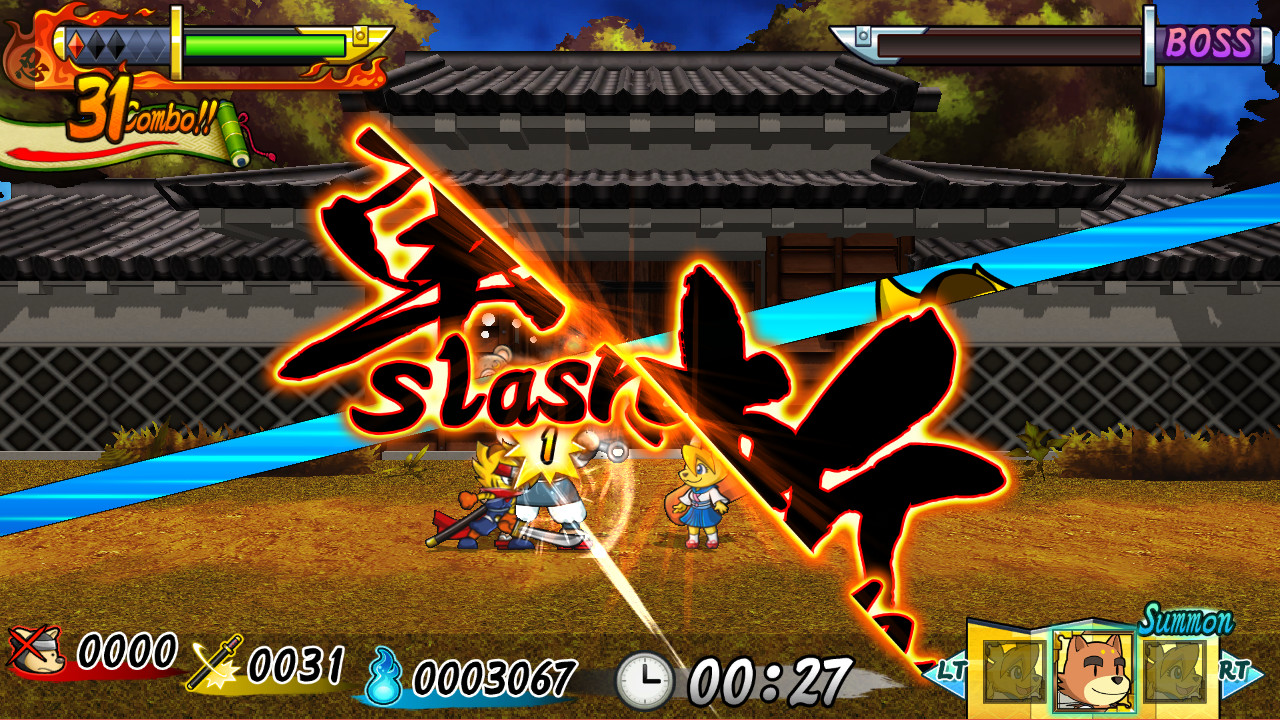Select the highlighted Shiba dog summon portrait

coord(1093,671)
